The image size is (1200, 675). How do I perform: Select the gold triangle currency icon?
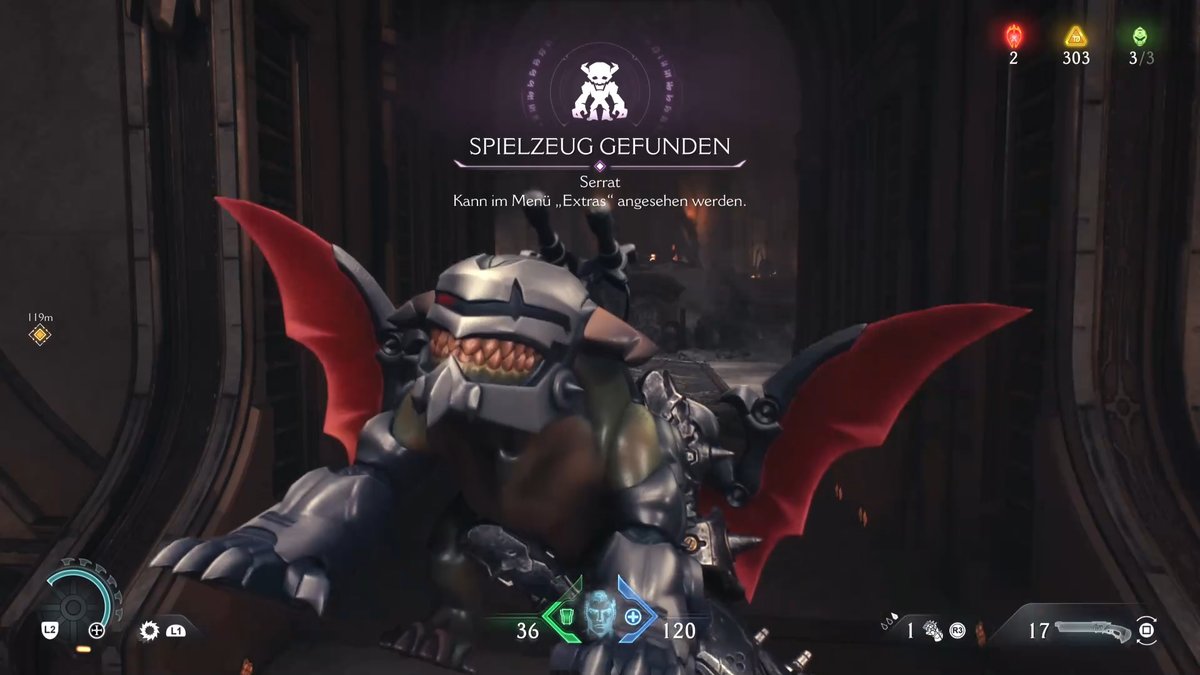pos(1075,37)
